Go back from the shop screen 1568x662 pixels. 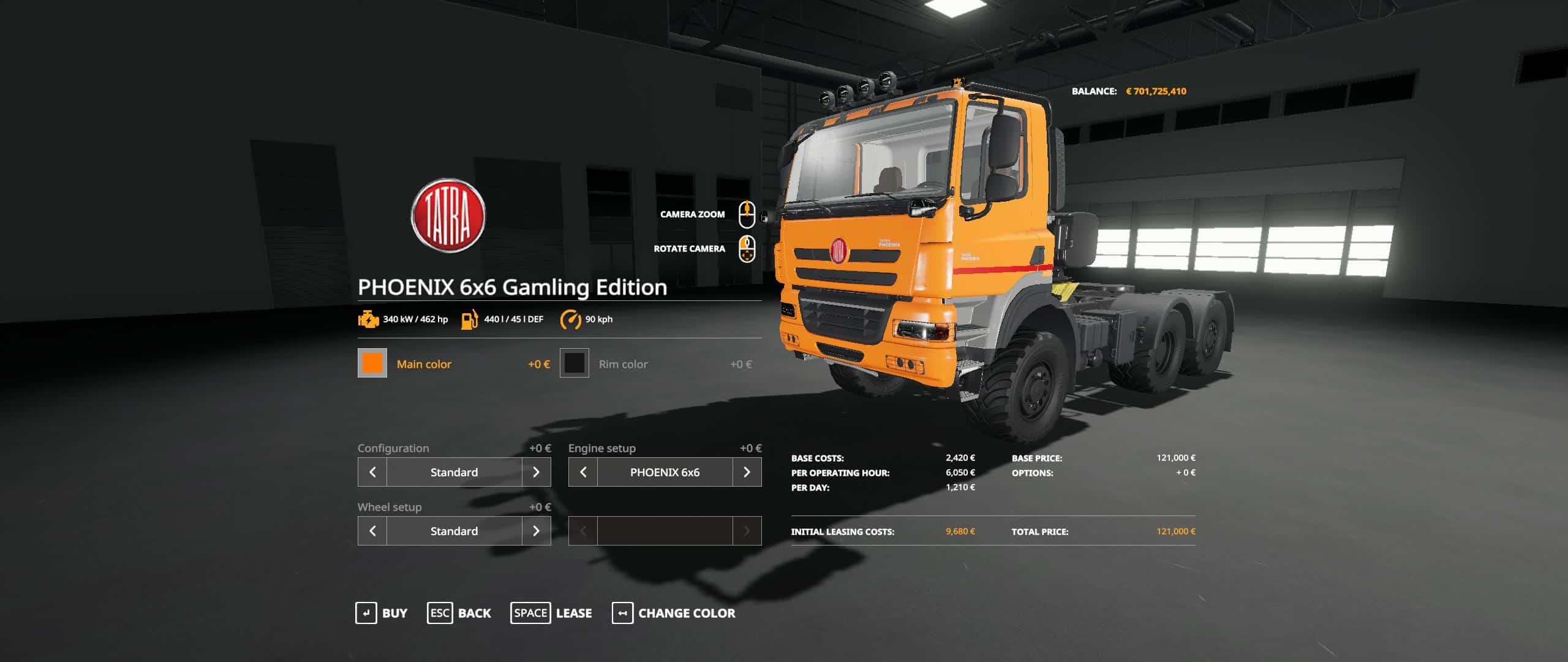[459, 613]
